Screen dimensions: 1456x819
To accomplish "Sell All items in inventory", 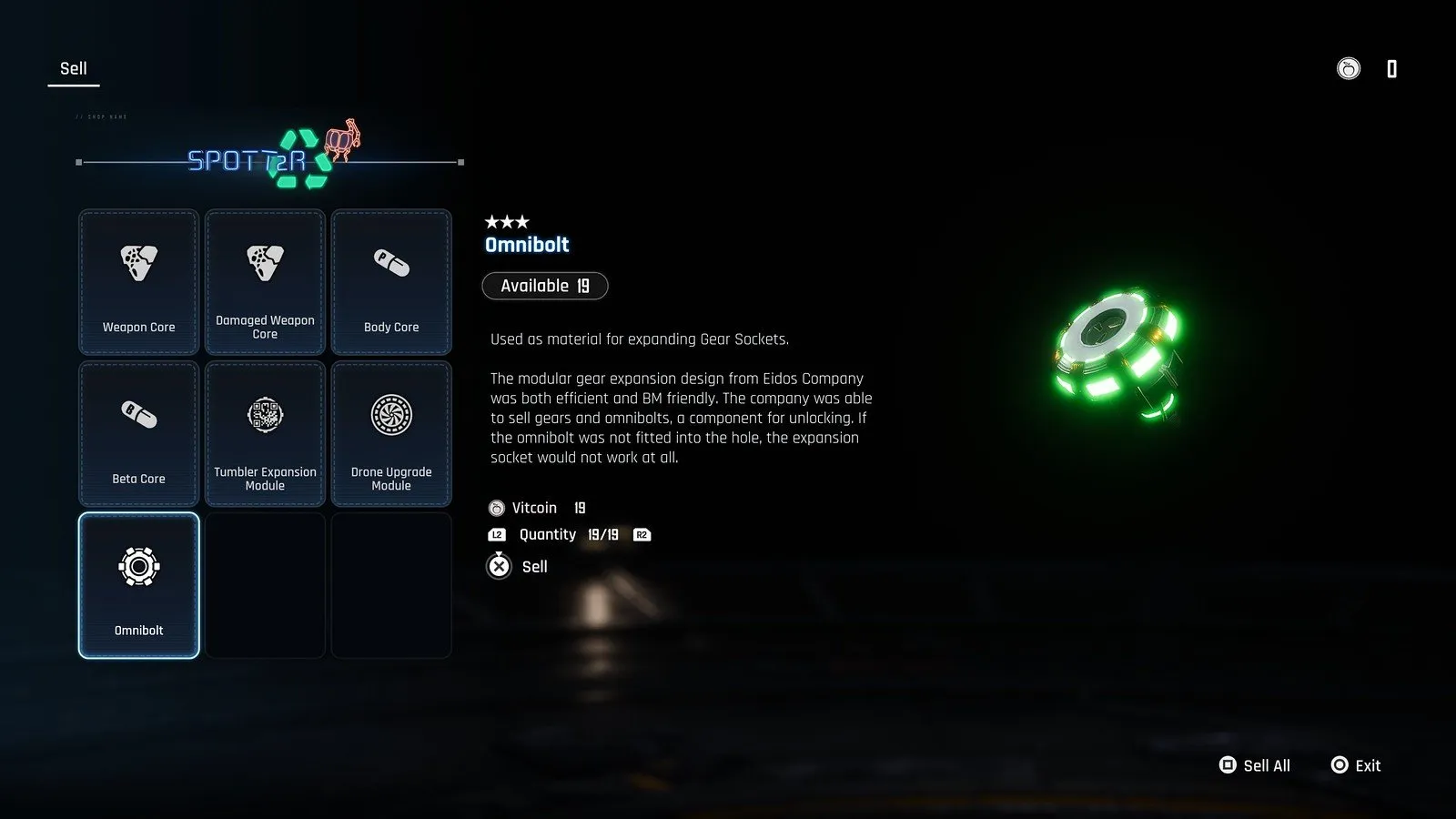I will tap(1255, 765).
